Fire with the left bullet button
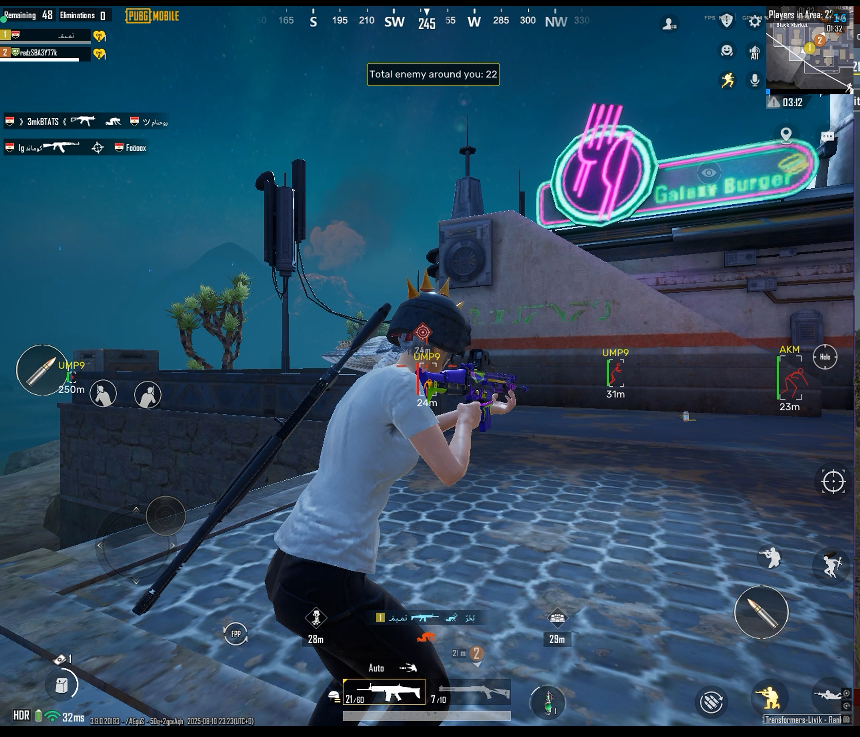 [42, 370]
